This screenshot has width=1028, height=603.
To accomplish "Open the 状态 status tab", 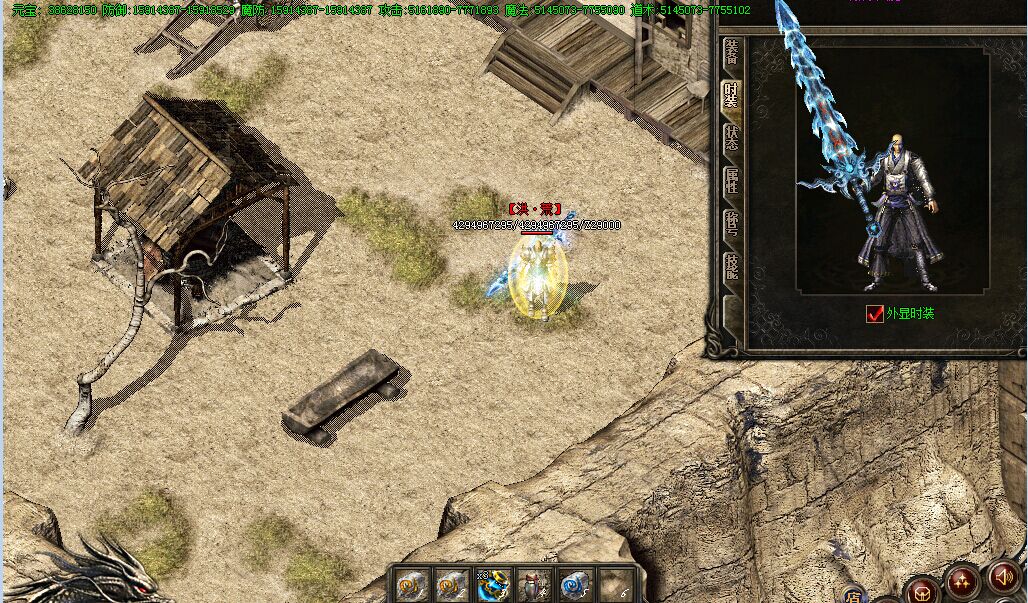I will (731, 139).
